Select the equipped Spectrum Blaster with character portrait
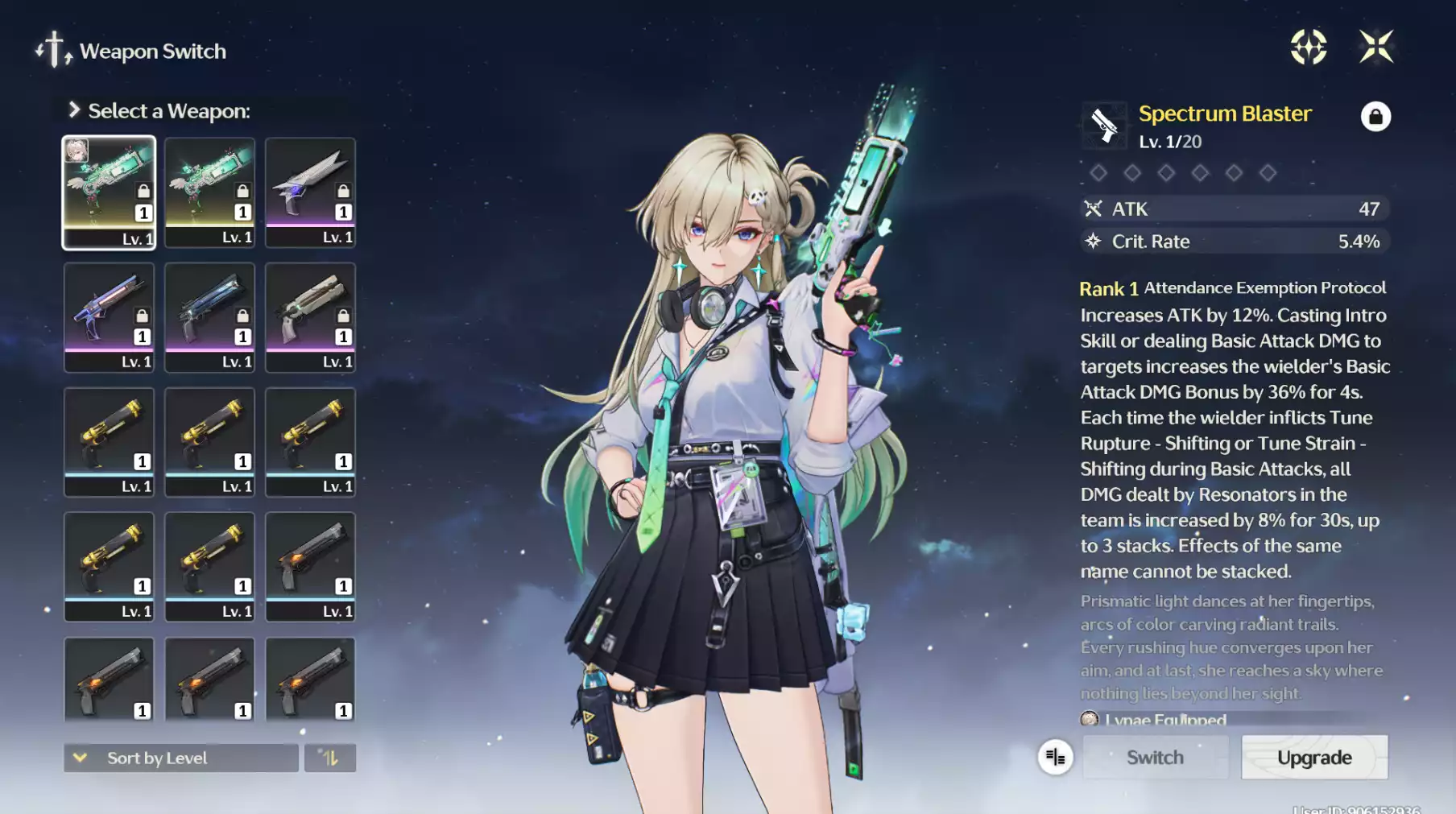Screen dimensions: 1456x814 point(109,192)
